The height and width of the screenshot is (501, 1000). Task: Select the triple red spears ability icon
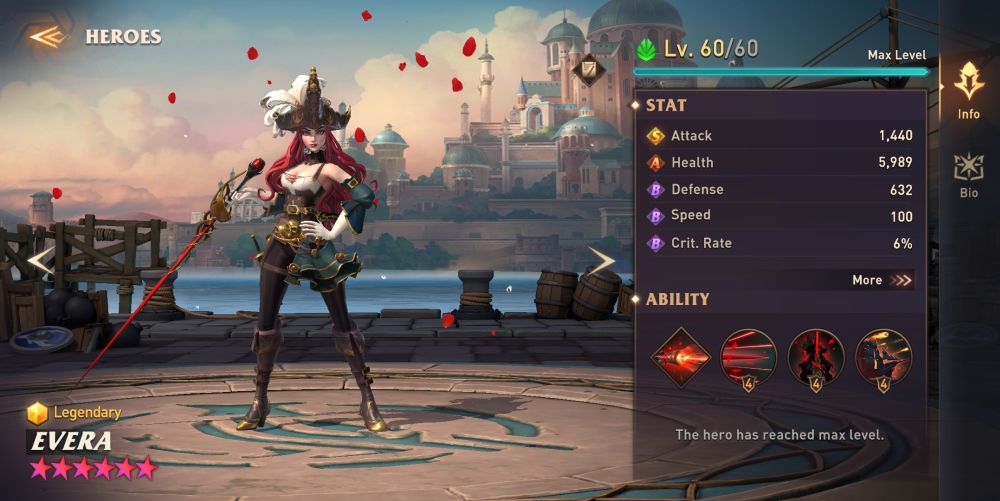coord(748,357)
